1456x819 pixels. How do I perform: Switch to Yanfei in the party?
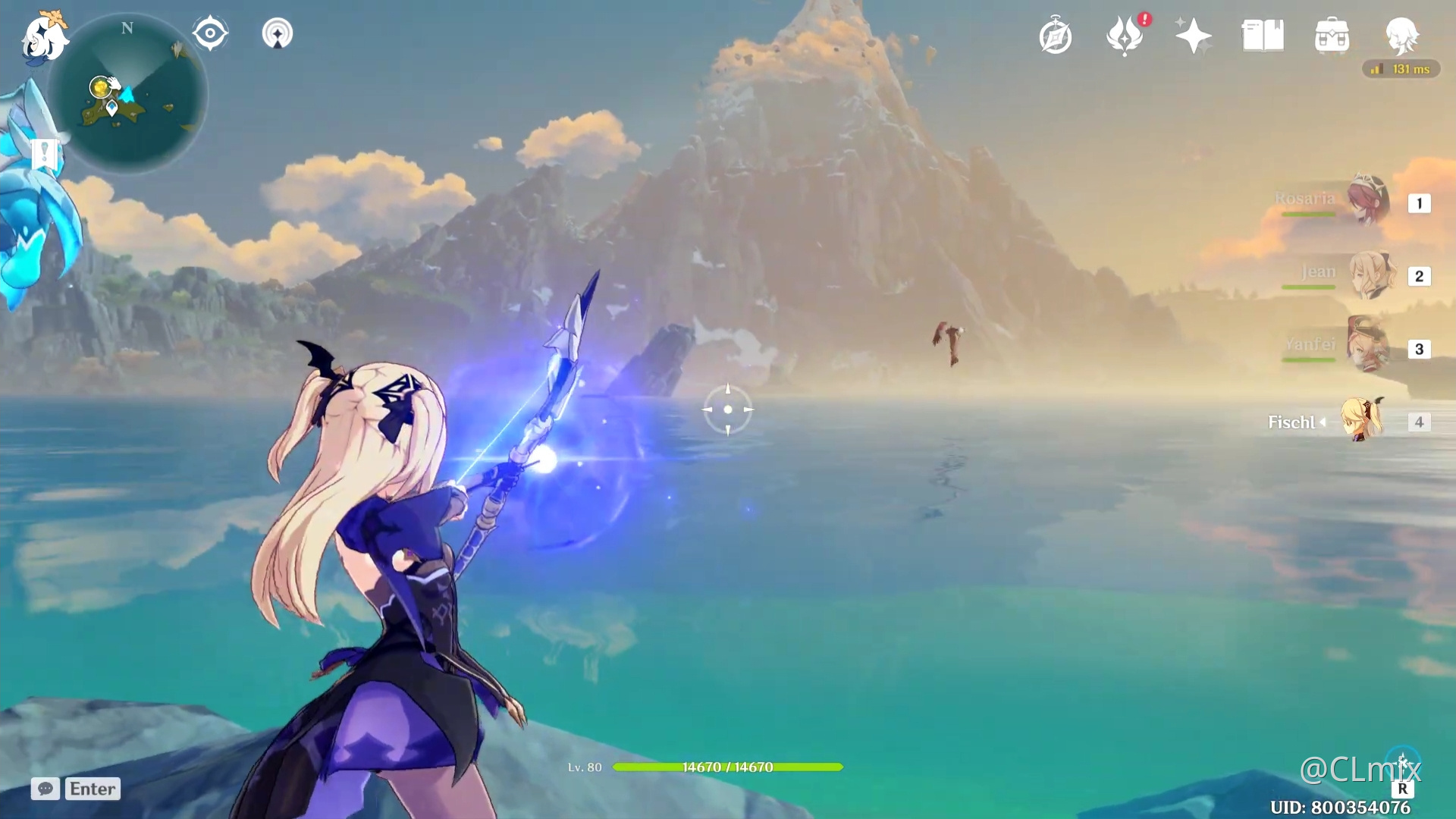click(1369, 347)
